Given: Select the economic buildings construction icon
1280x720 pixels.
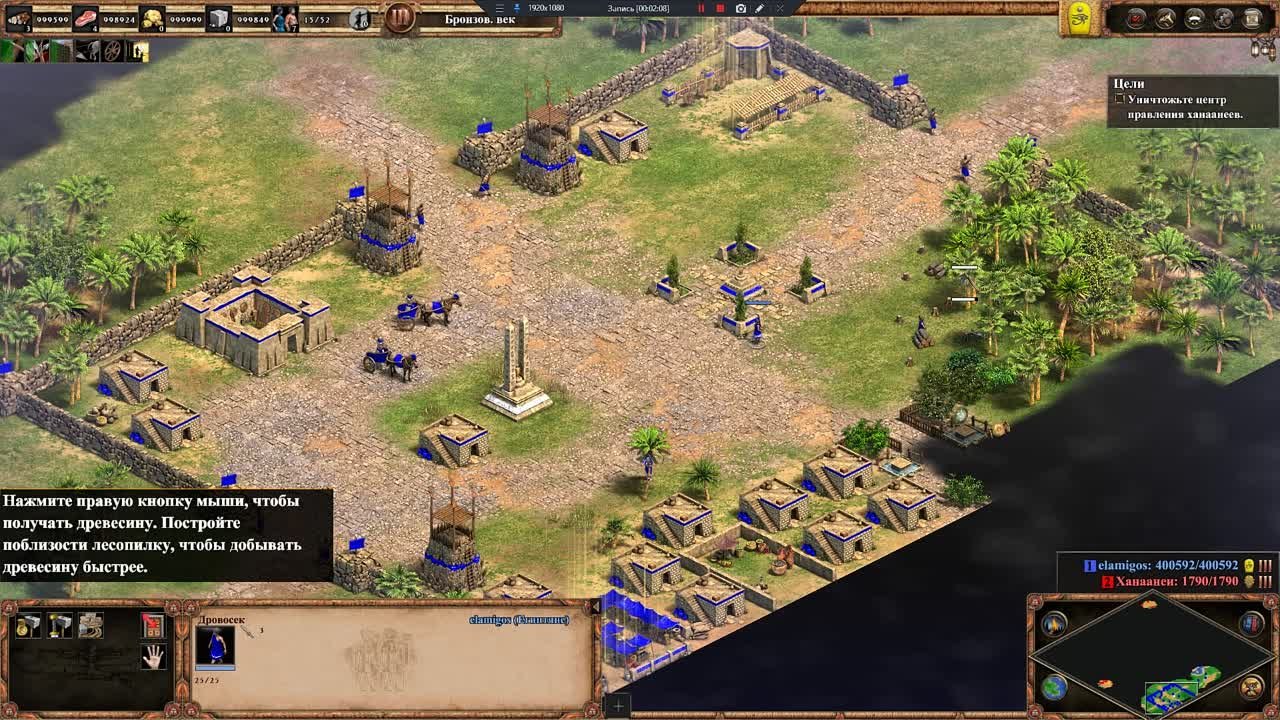Looking at the screenshot, I should tap(28, 624).
